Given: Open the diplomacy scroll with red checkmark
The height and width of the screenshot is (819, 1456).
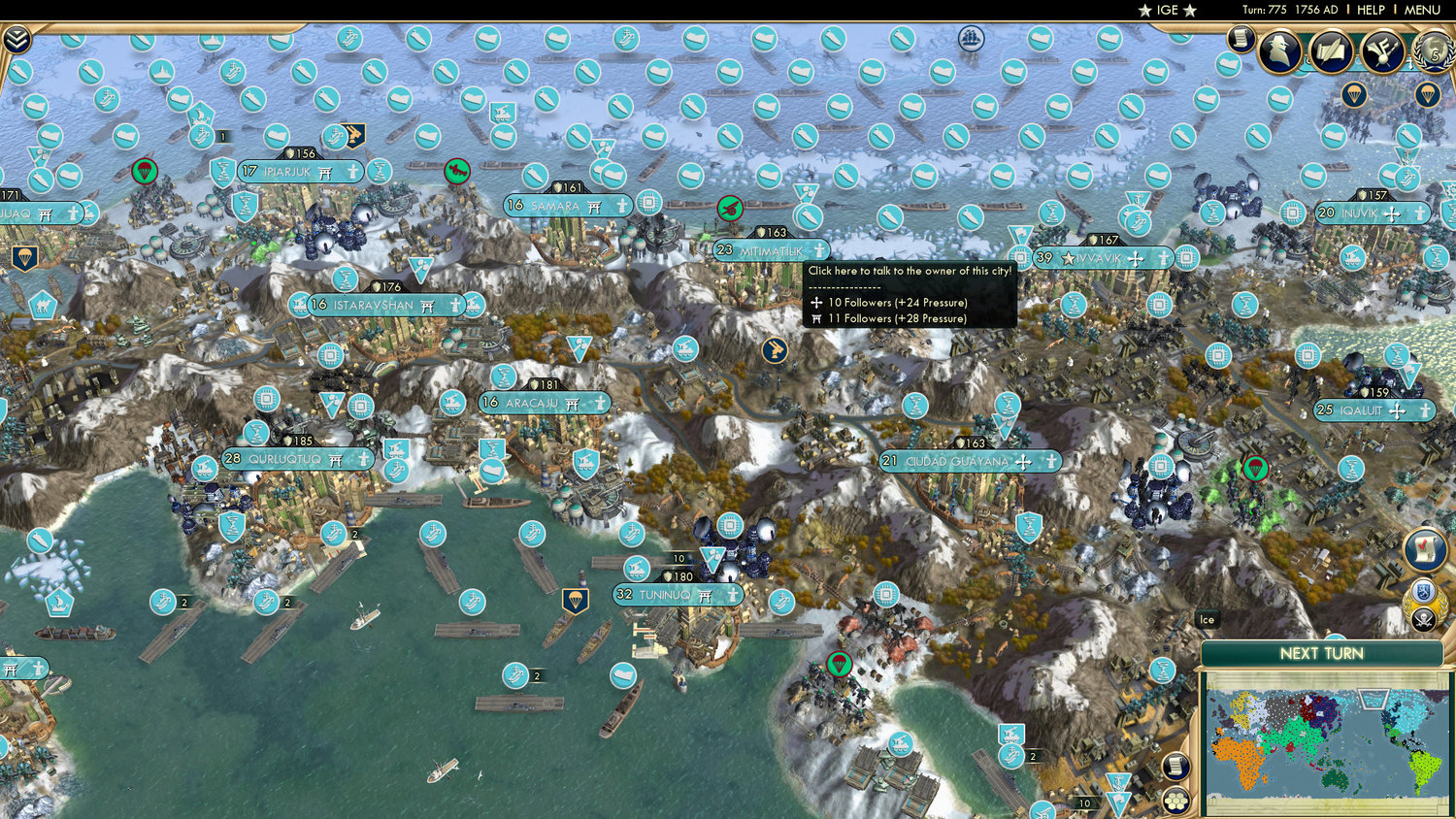Looking at the screenshot, I should (x=1423, y=548).
